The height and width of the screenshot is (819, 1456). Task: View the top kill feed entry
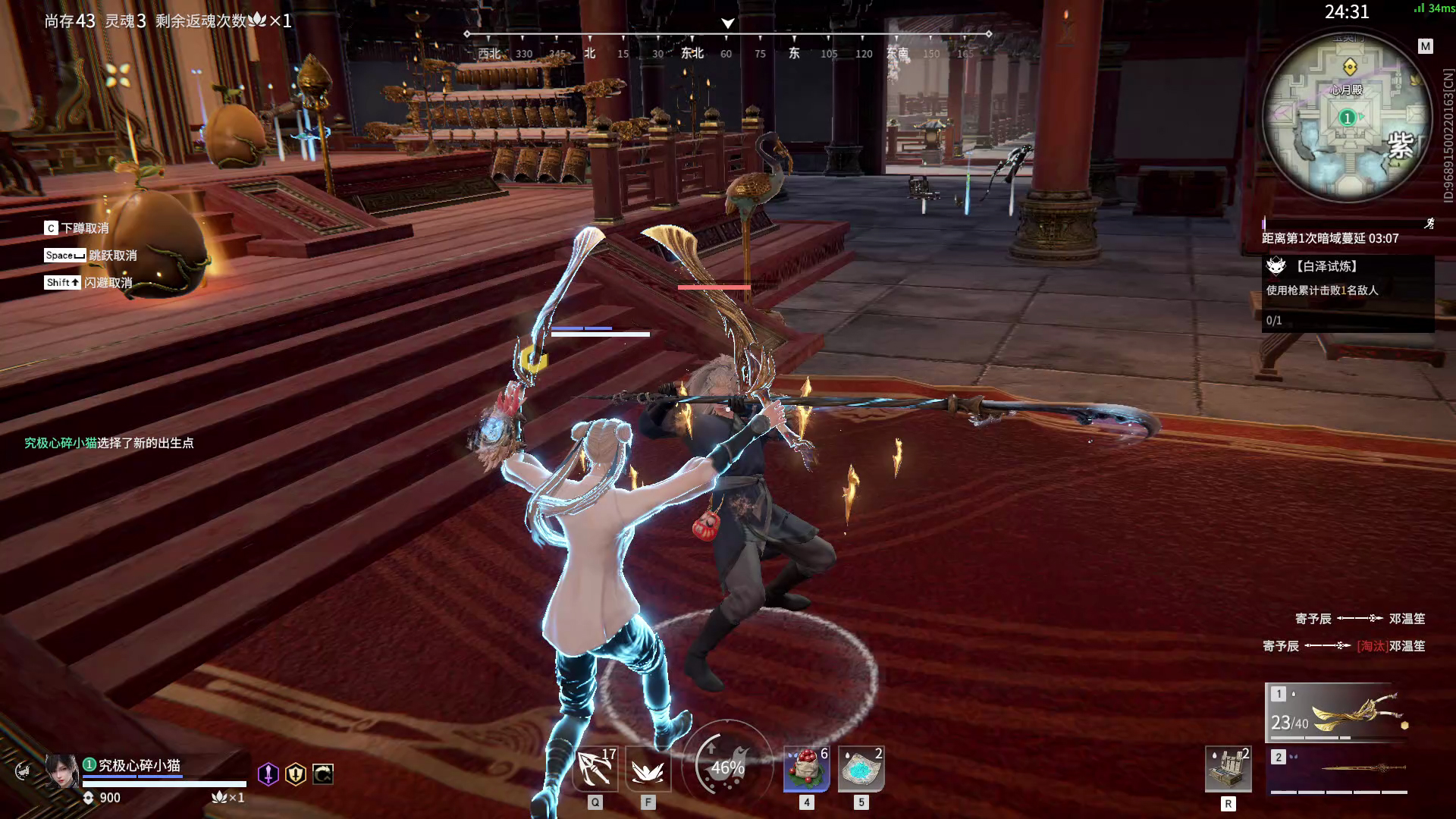[x=1360, y=619]
